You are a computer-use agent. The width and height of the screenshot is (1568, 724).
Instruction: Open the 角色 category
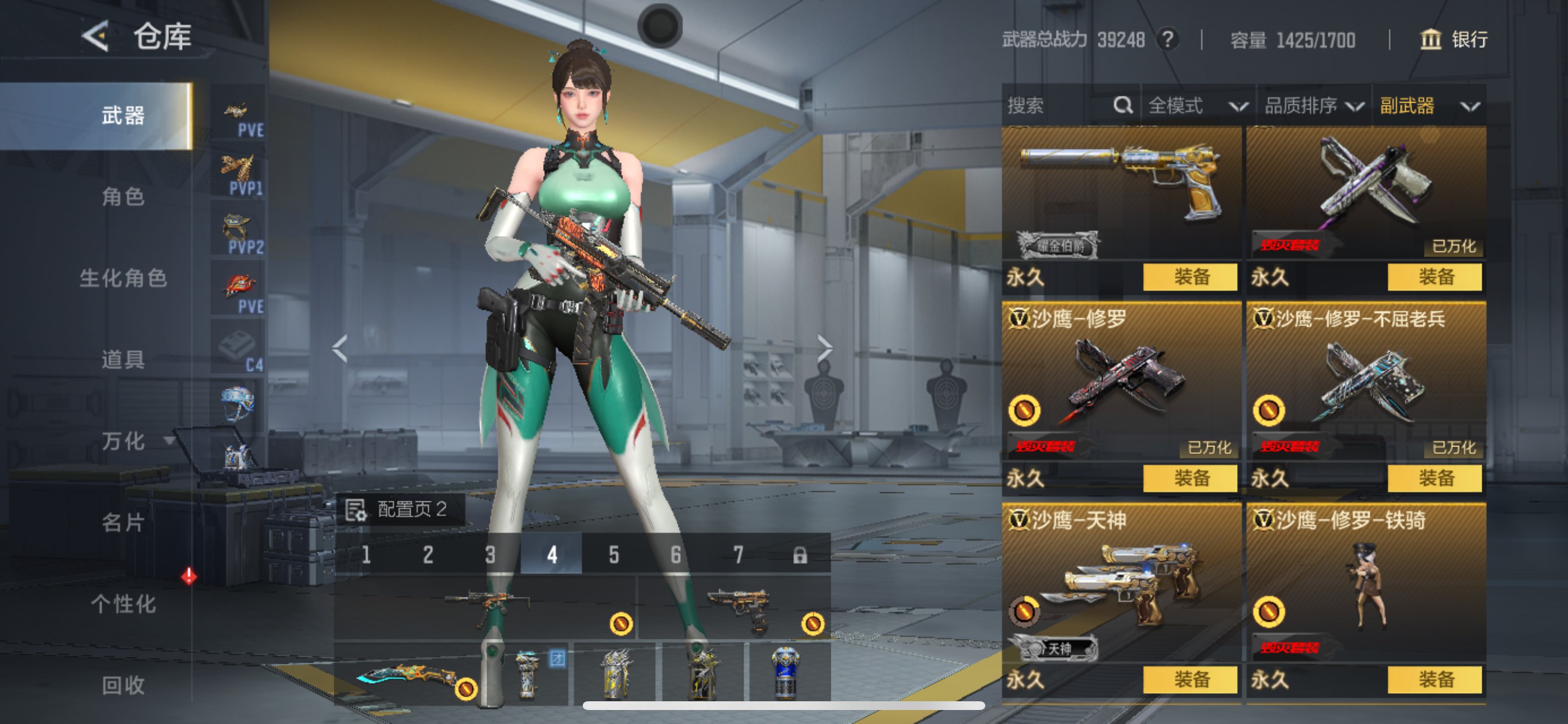(123, 196)
